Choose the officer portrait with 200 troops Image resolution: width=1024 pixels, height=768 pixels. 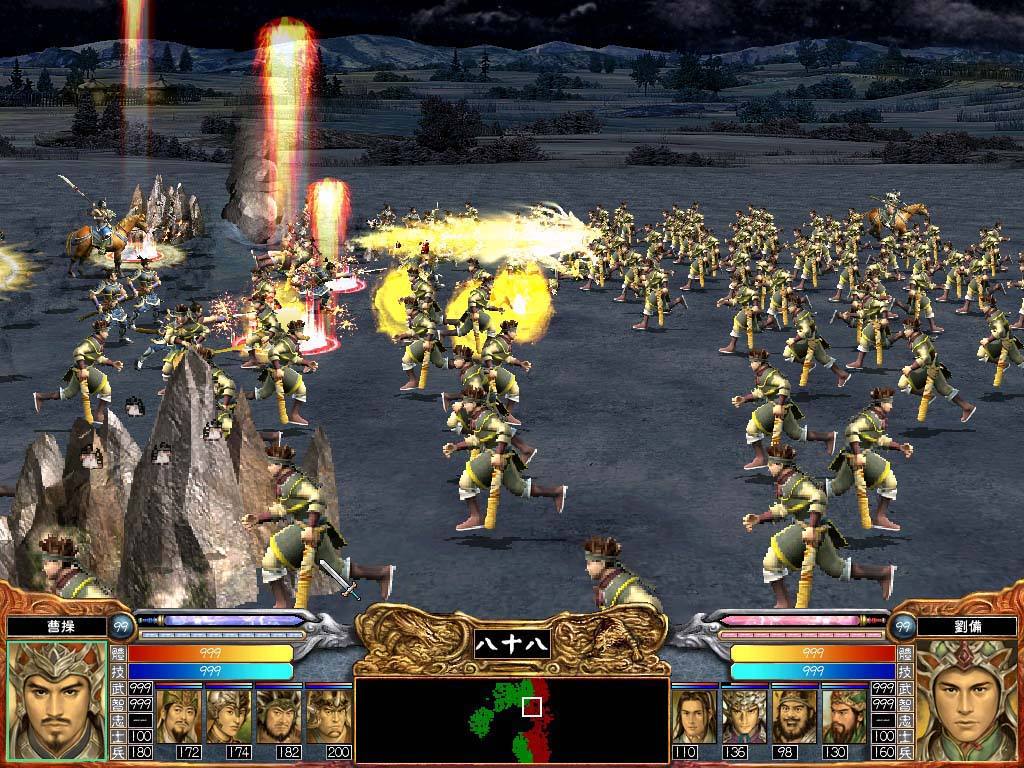[328, 714]
